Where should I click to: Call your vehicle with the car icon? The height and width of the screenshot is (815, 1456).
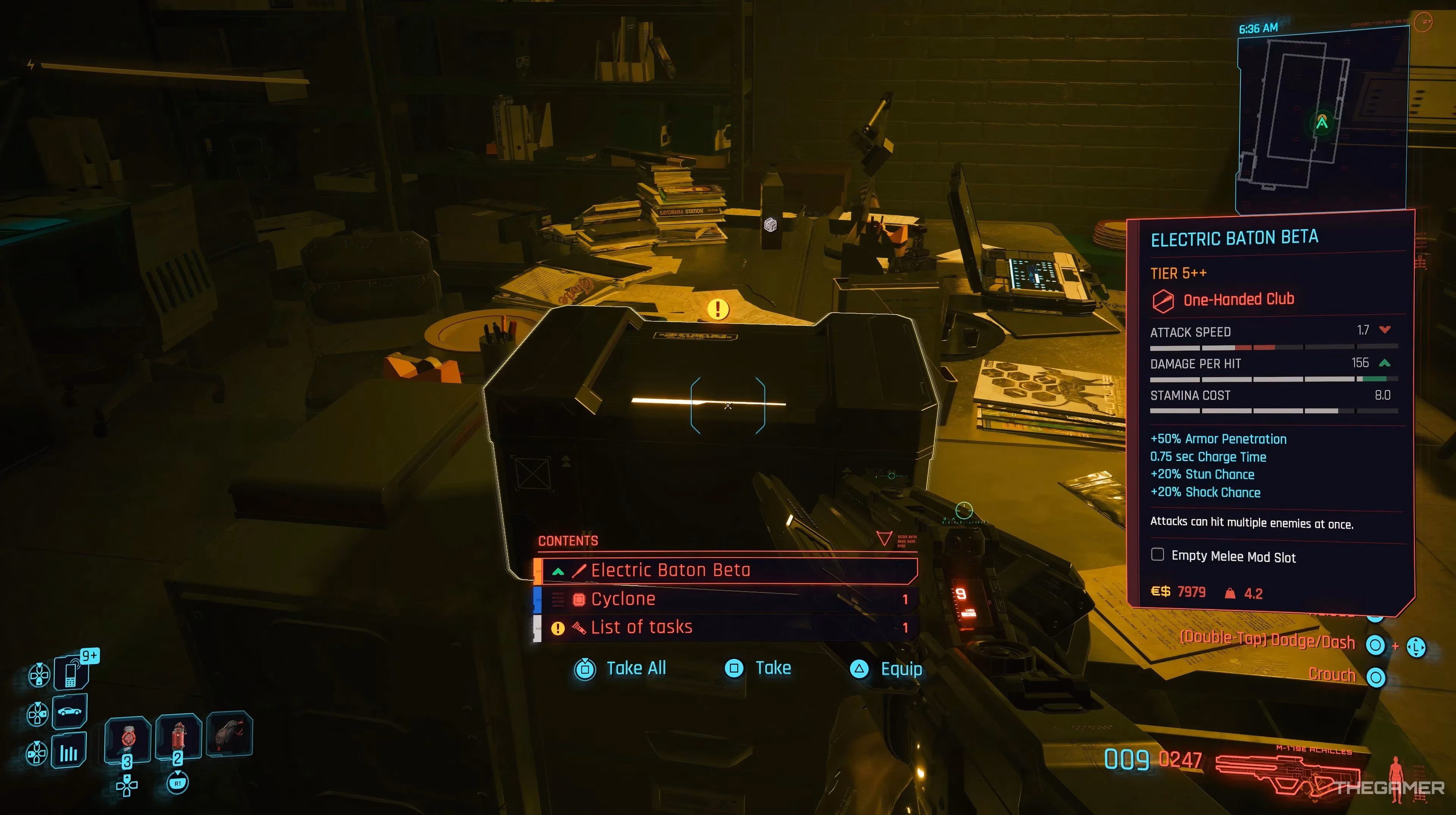[69, 712]
